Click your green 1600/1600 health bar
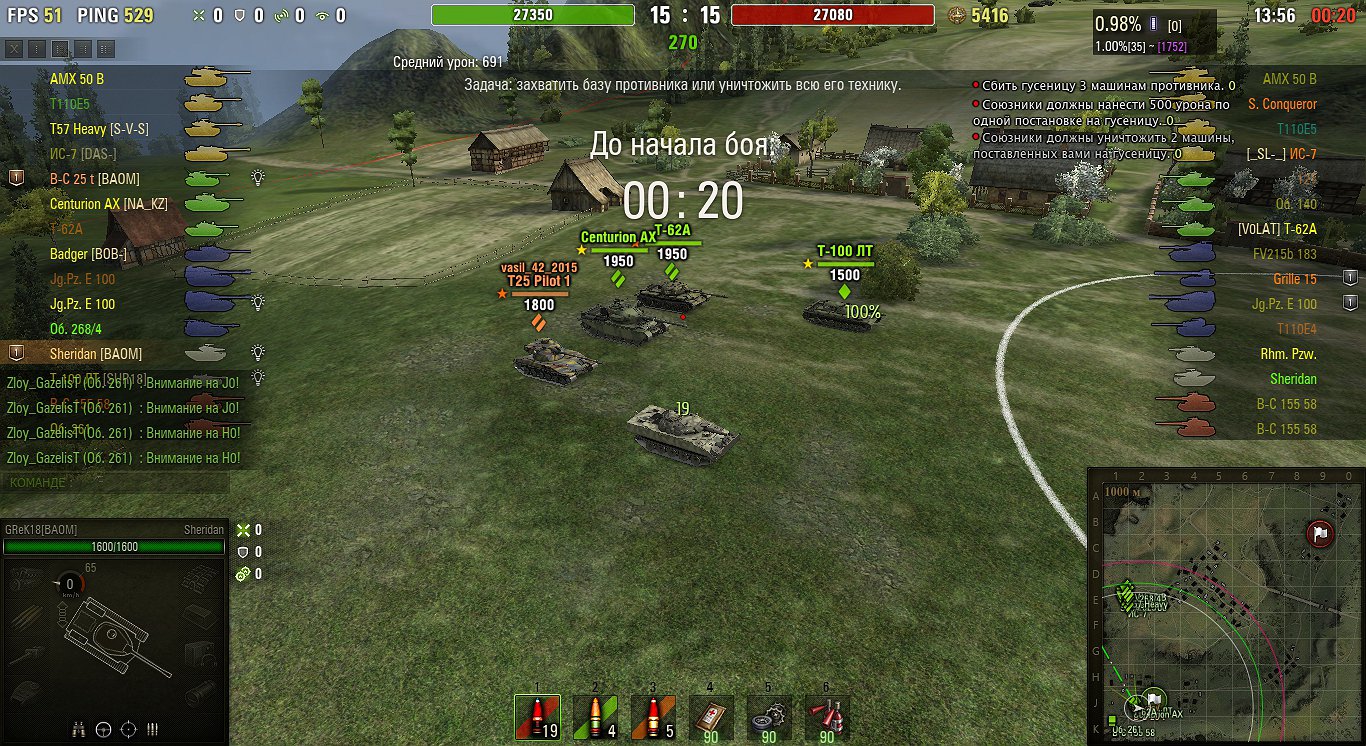Screen dimensions: 1366x746 (113, 546)
